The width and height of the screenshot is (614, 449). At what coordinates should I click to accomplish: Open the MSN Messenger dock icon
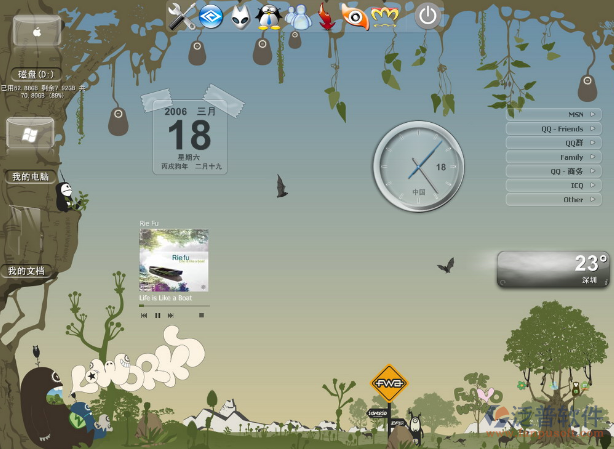pos(298,15)
